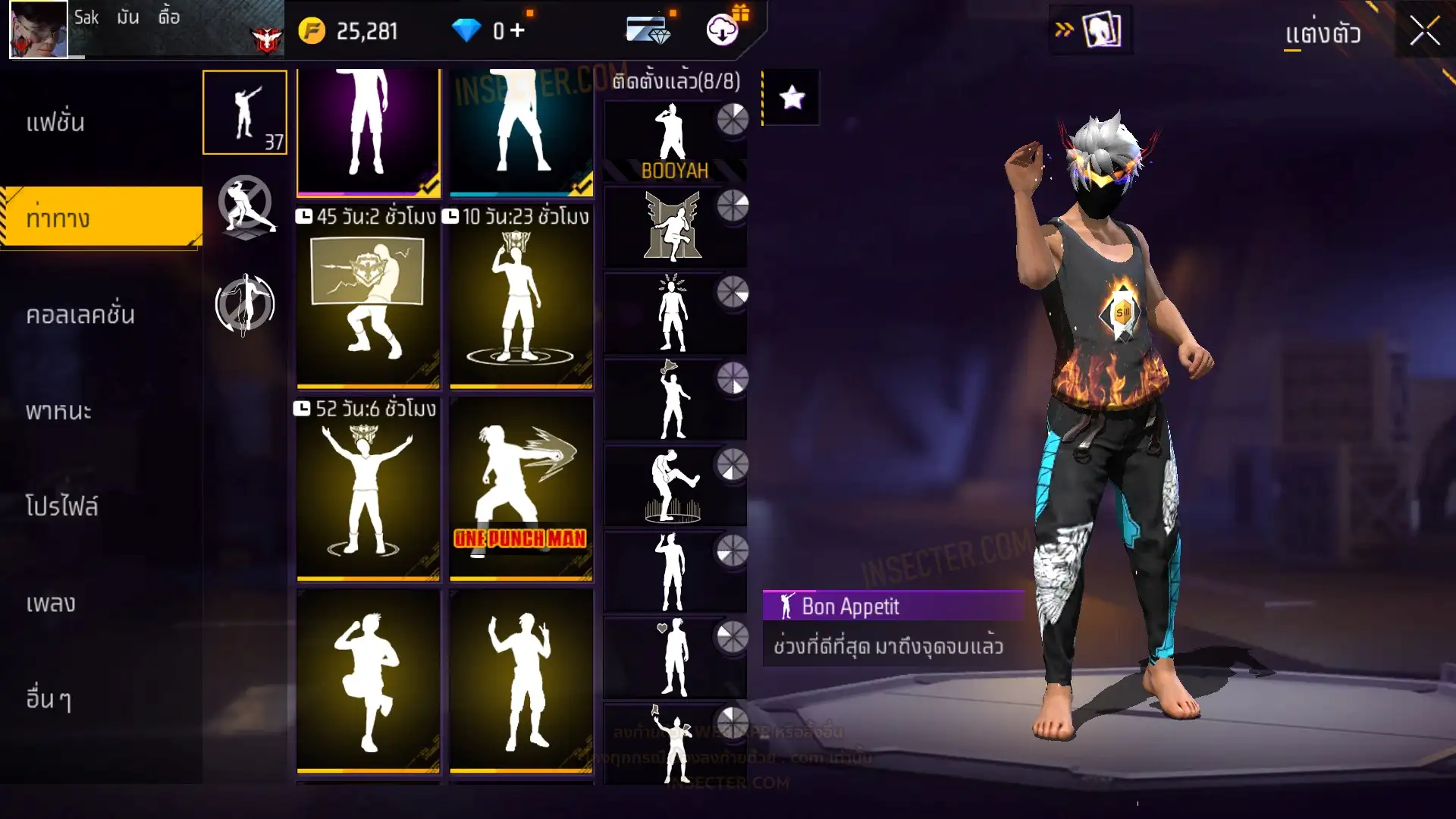The height and width of the screenshot is (819, 1456).
Task: Open the อื่น ๆ category
Action: (49, 699)
